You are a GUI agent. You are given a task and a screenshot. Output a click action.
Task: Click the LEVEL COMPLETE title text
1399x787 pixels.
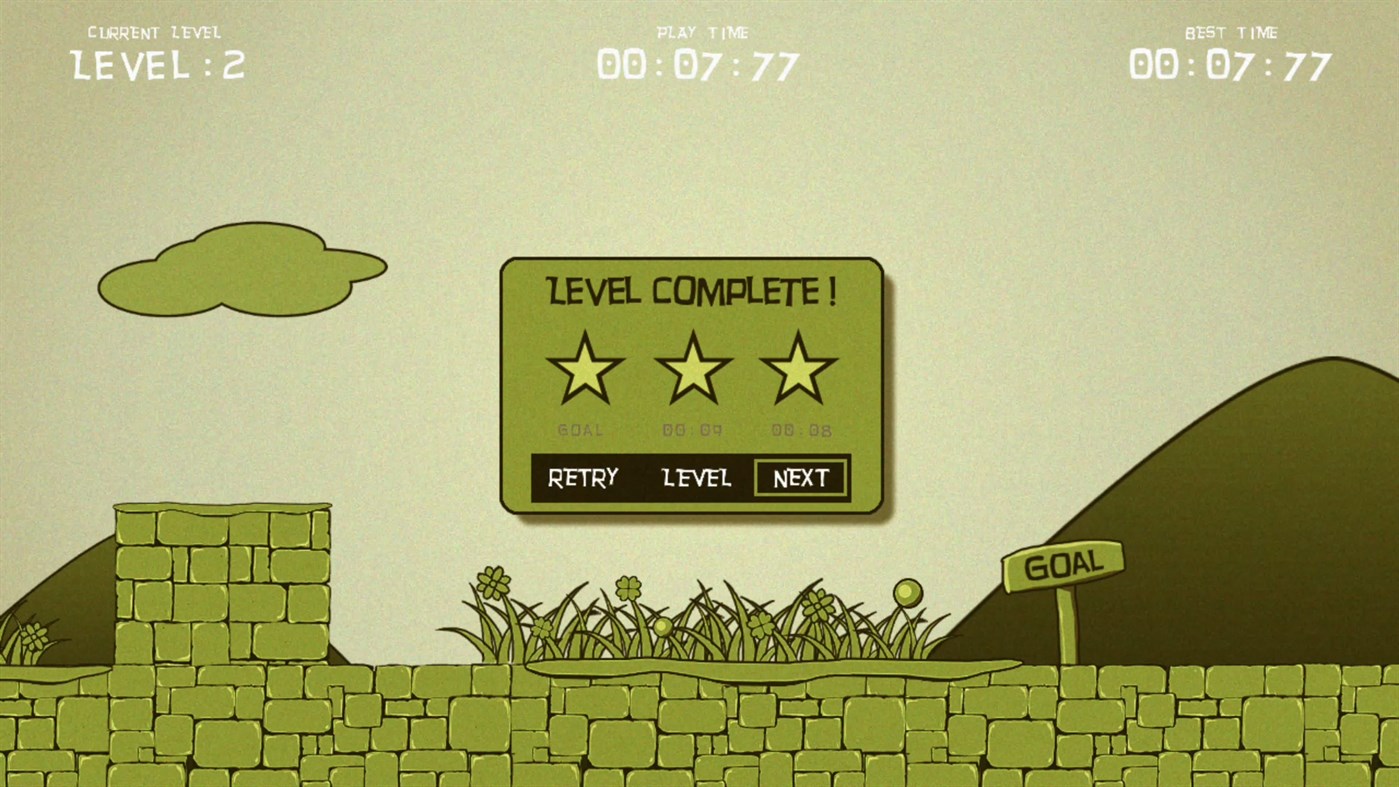(690, 291)
